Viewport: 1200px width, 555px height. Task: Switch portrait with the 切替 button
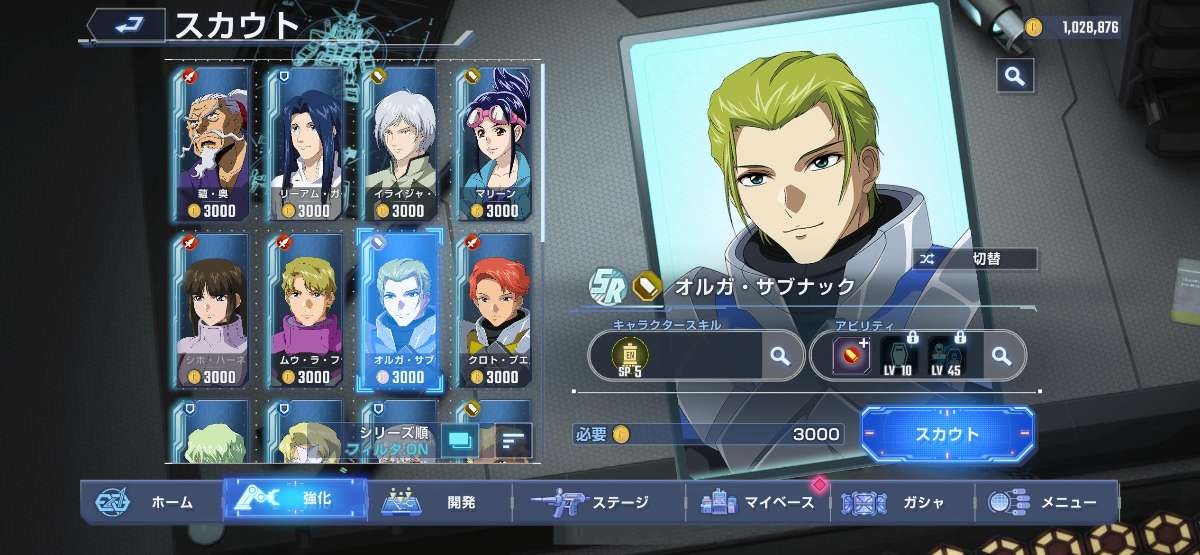tap(974, 259)
